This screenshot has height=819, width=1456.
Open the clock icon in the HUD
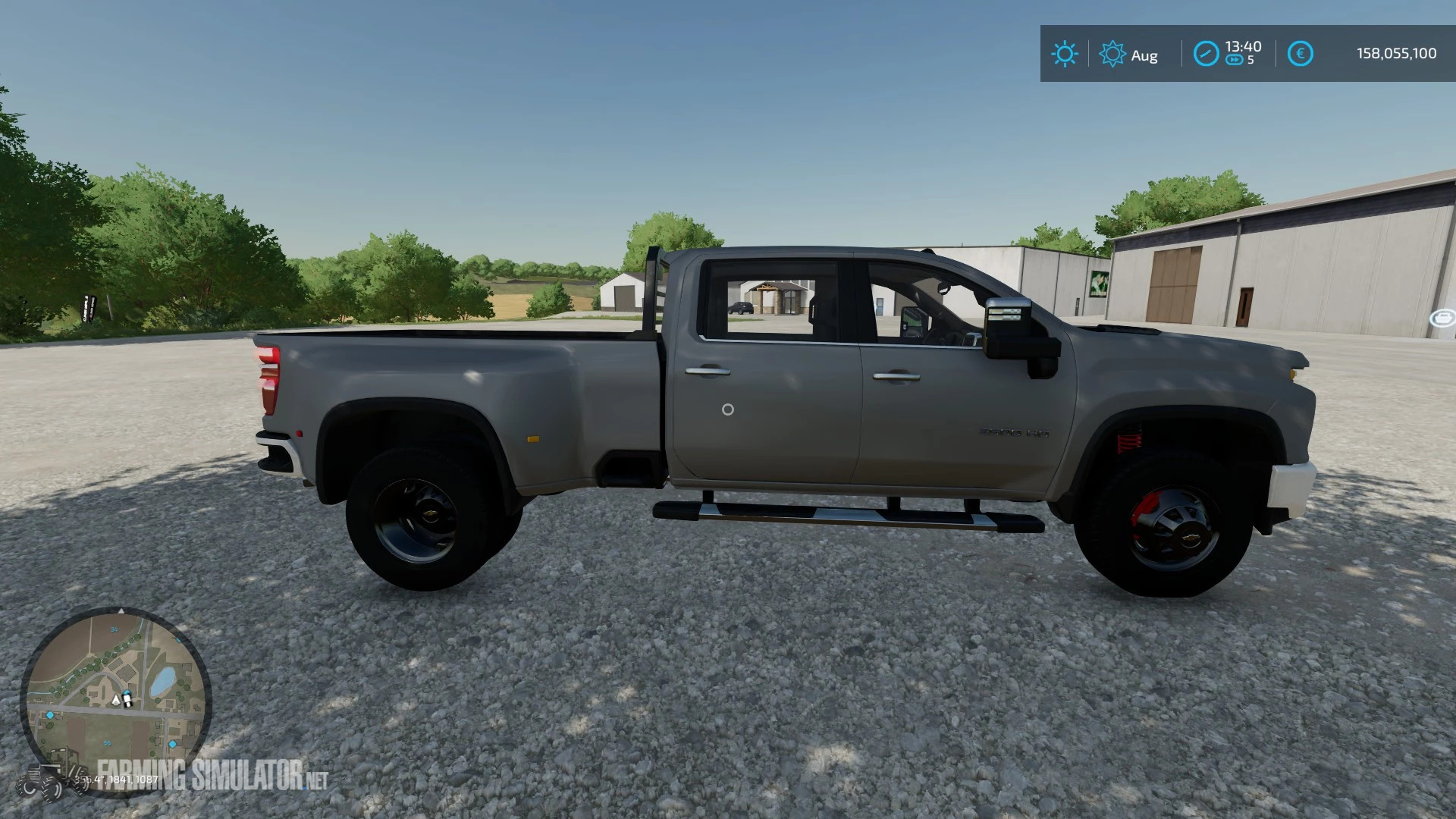click(x=1206, y=52)
